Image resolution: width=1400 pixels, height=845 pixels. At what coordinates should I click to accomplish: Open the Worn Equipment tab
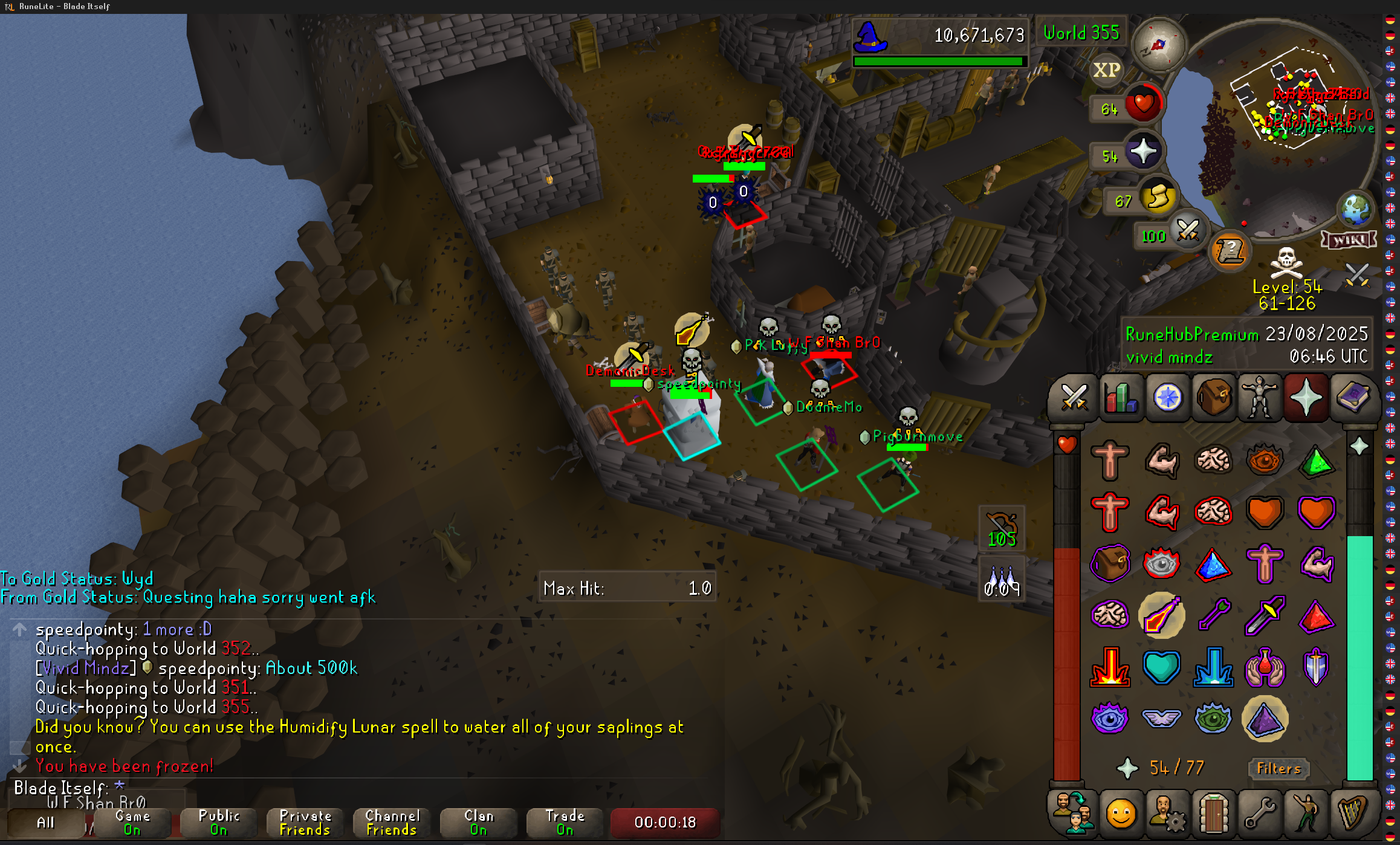[1260, 398]
